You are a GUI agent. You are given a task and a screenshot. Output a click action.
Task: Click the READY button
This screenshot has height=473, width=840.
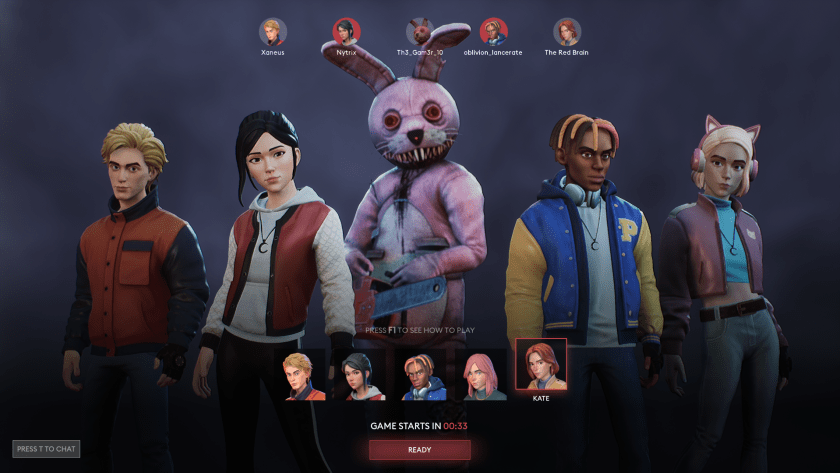coord(419,450)
